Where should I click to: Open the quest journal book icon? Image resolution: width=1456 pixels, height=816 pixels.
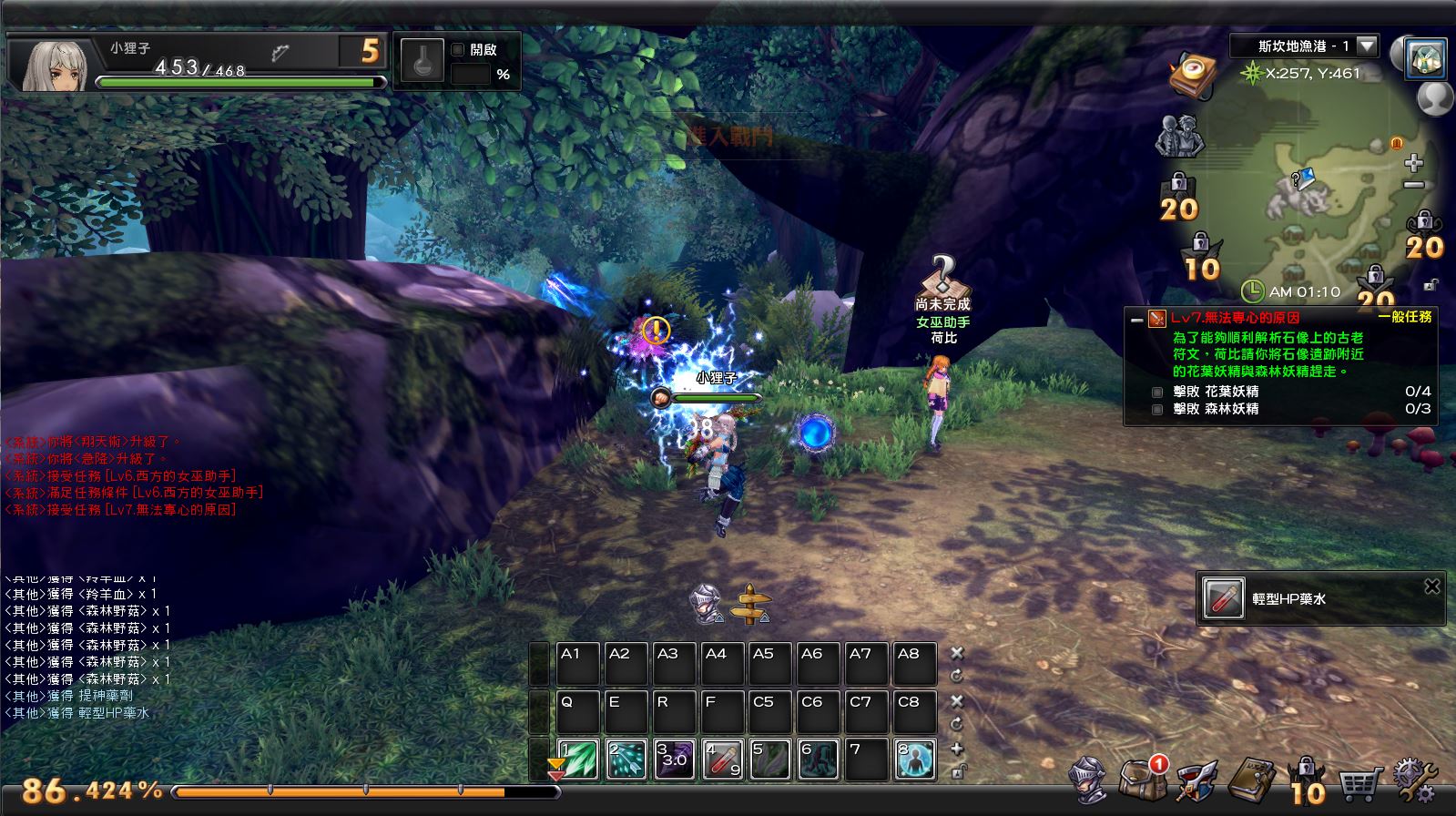1251,780
